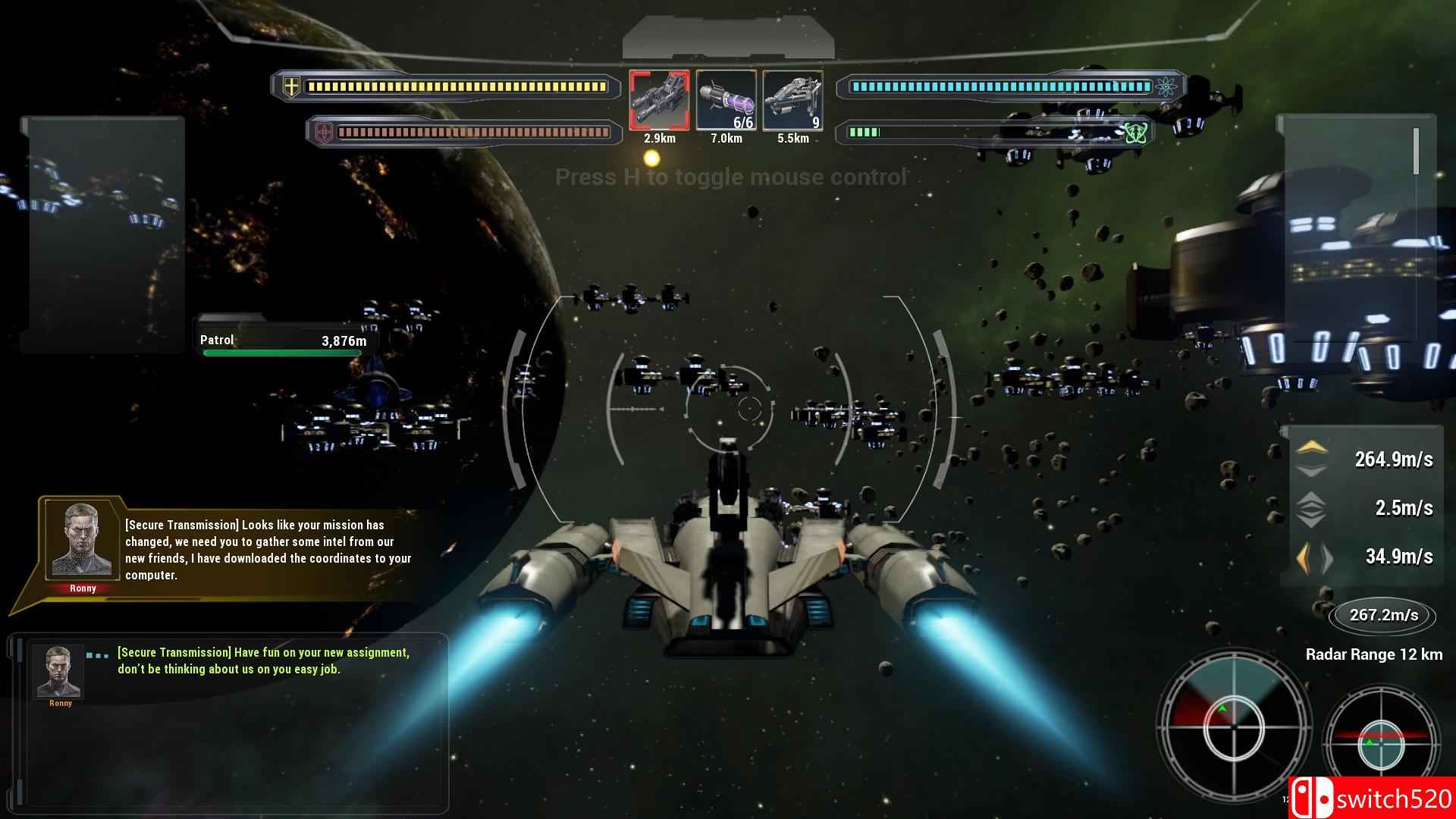1456x819 pixels.
Task: Click the red hull integrity icon
Action: [x=324, y=133]
